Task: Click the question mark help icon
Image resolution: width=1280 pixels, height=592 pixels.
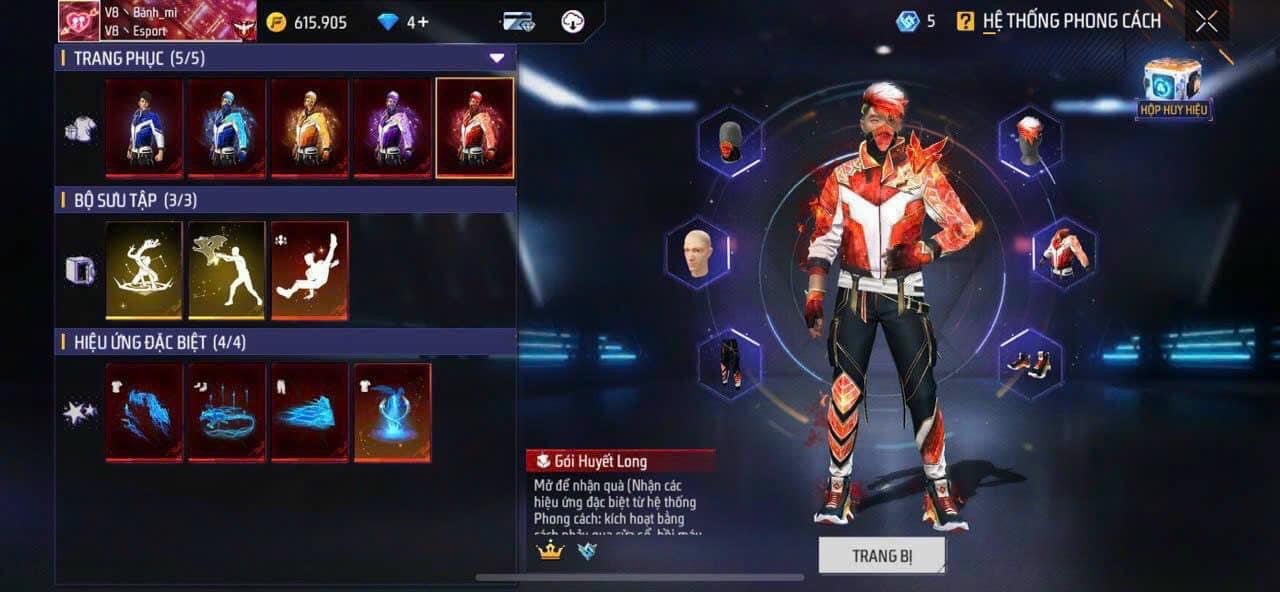Action: coord(965,21)
